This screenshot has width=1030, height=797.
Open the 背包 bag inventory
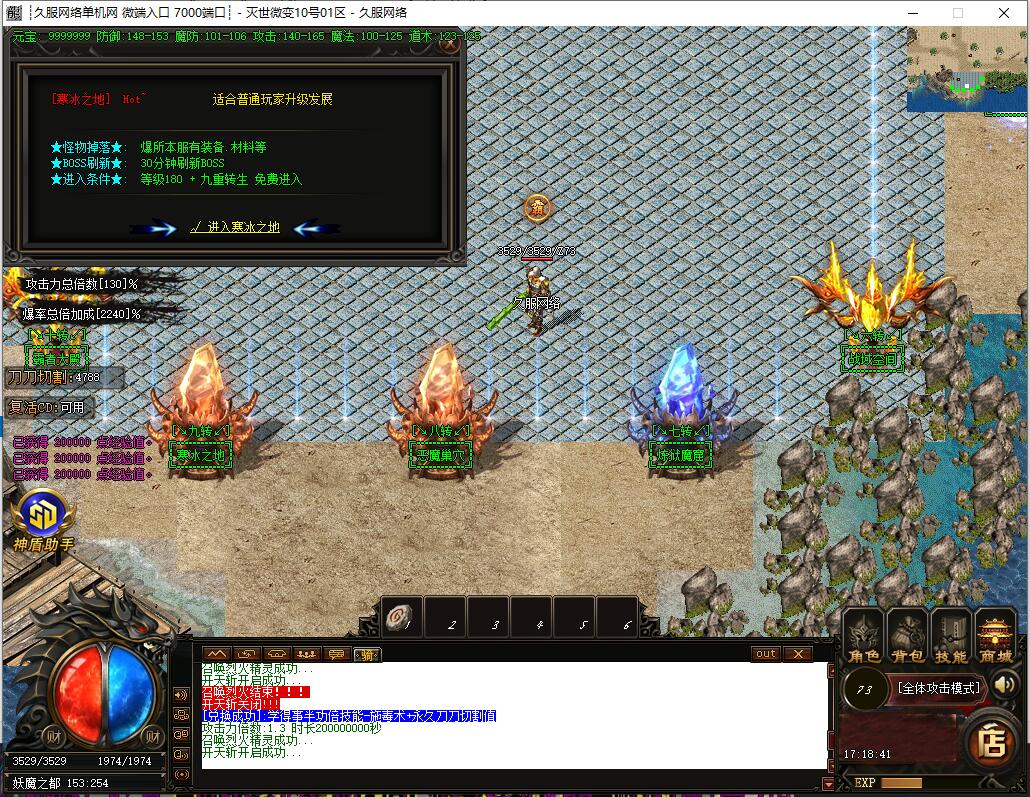click(907, 637)
